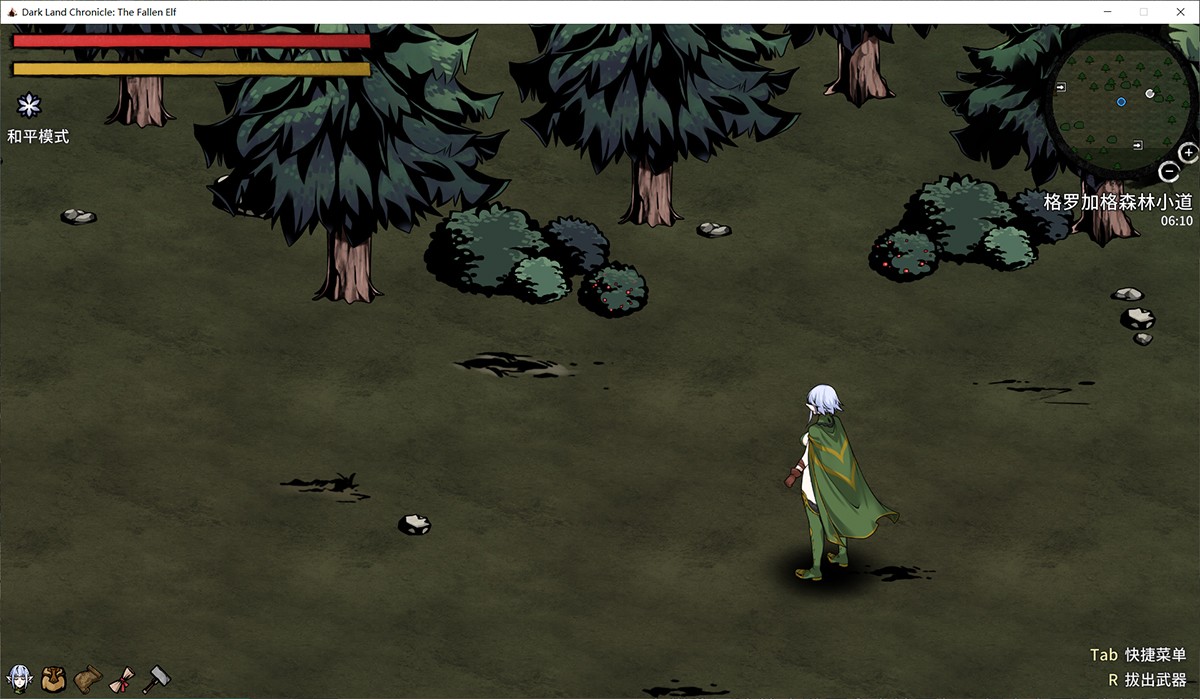Screen dimensions: 1200x699
Task: Open the elf character portrait menu
Action: [19, 678]
